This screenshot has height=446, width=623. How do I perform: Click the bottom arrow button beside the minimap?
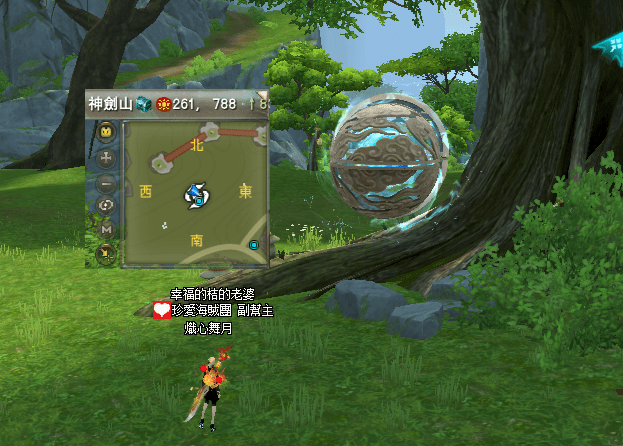coord(106,254)
